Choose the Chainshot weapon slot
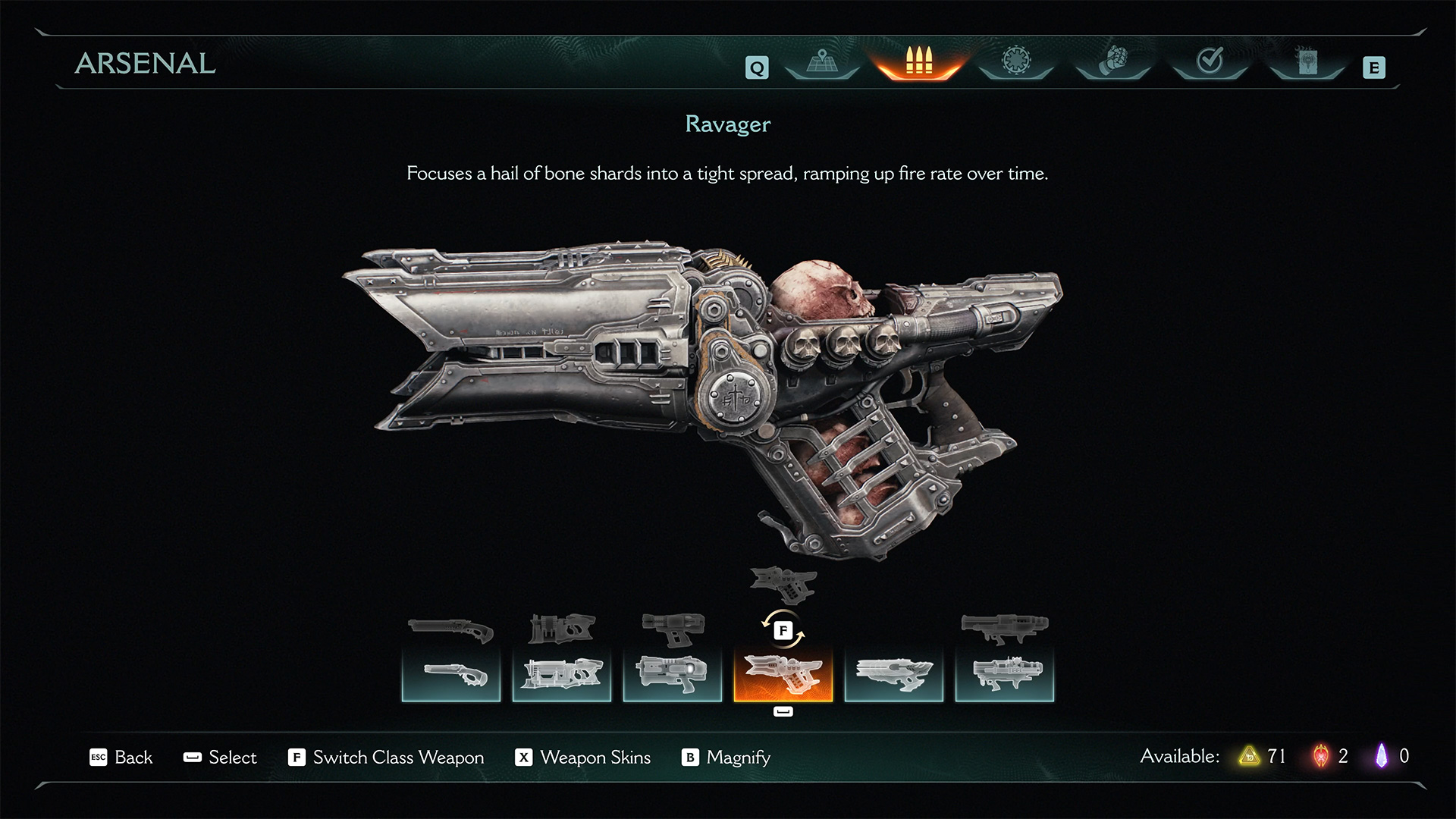The width and height of the screenshot is (1456, 819). tap(894, 674)
